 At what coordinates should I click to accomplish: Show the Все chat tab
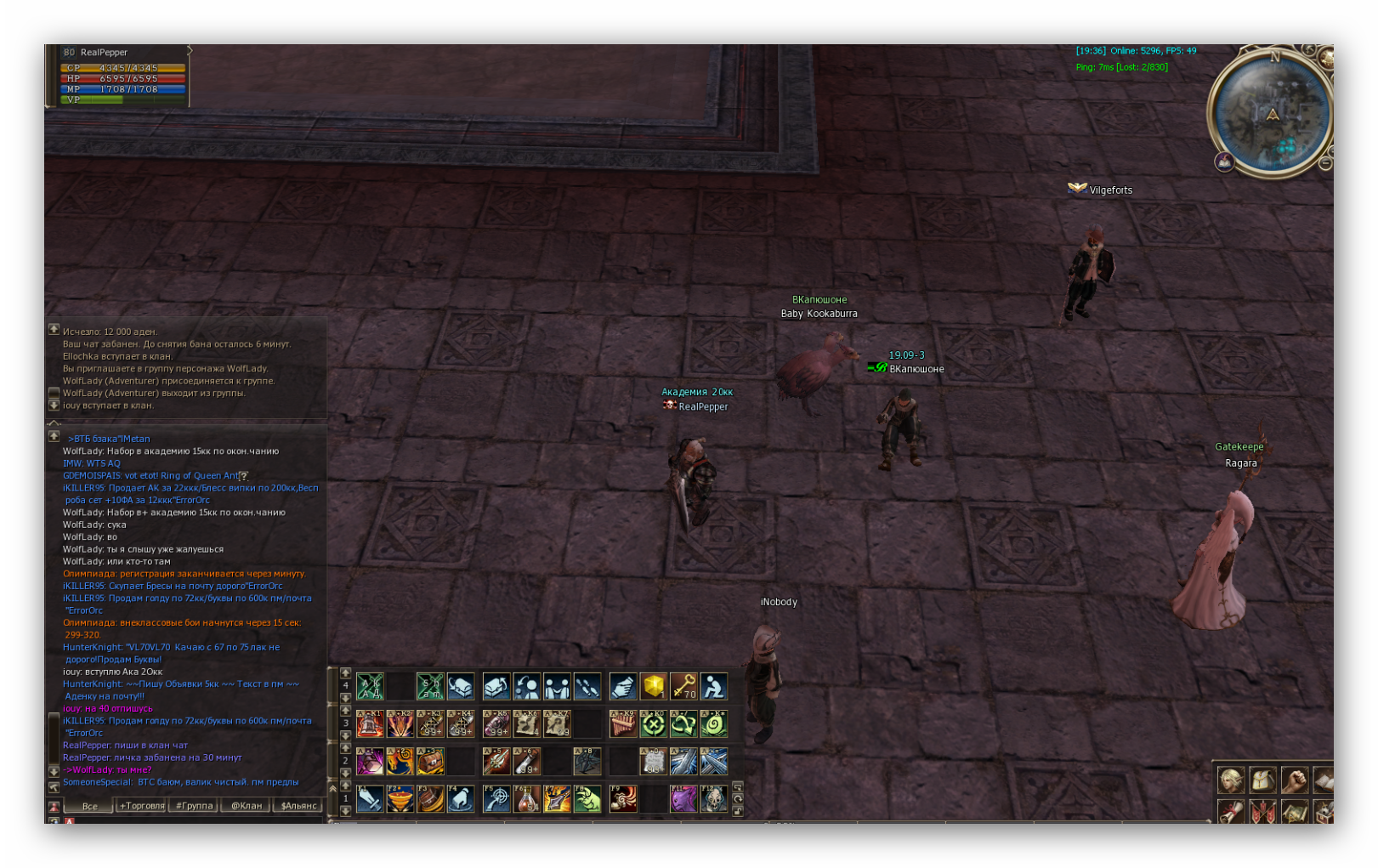pos(89,805)
